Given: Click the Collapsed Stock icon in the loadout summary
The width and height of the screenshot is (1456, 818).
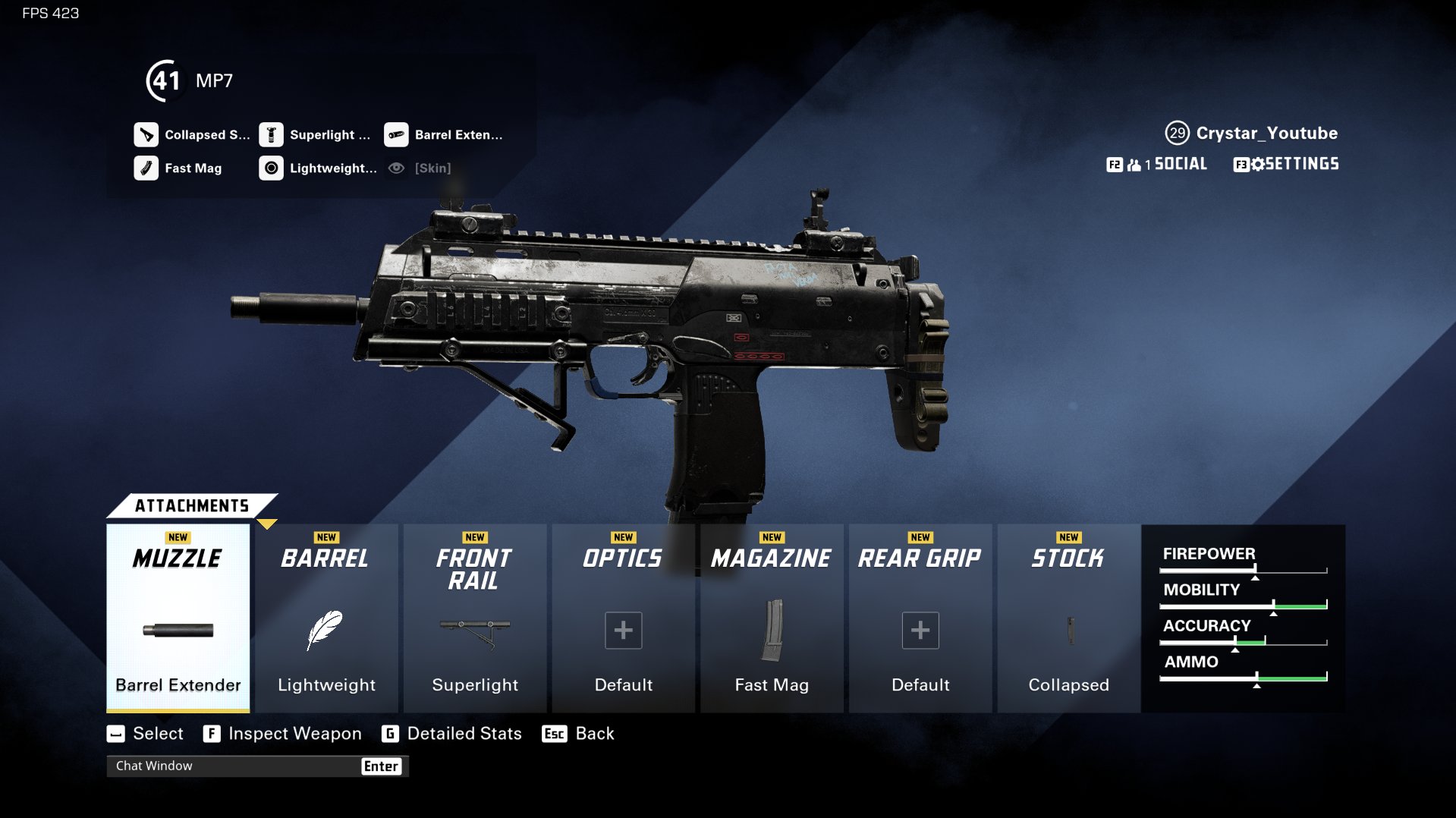Looking at the screenshot, I should [146, 134].
